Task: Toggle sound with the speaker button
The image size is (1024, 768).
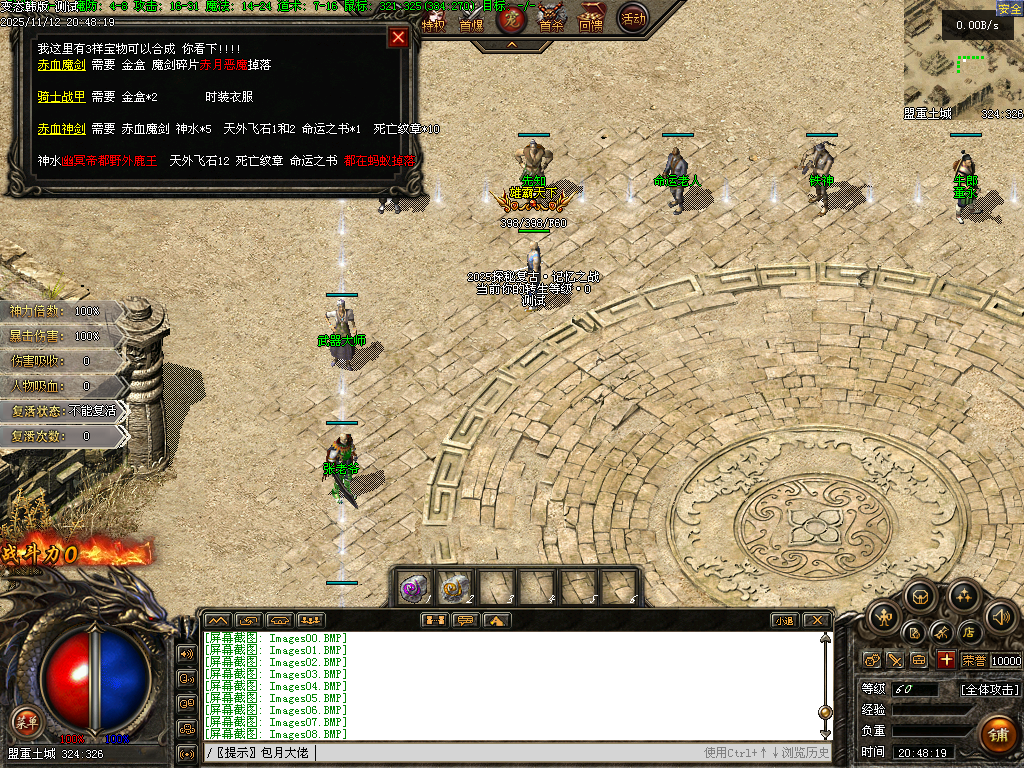Action: coord(1000,616)
